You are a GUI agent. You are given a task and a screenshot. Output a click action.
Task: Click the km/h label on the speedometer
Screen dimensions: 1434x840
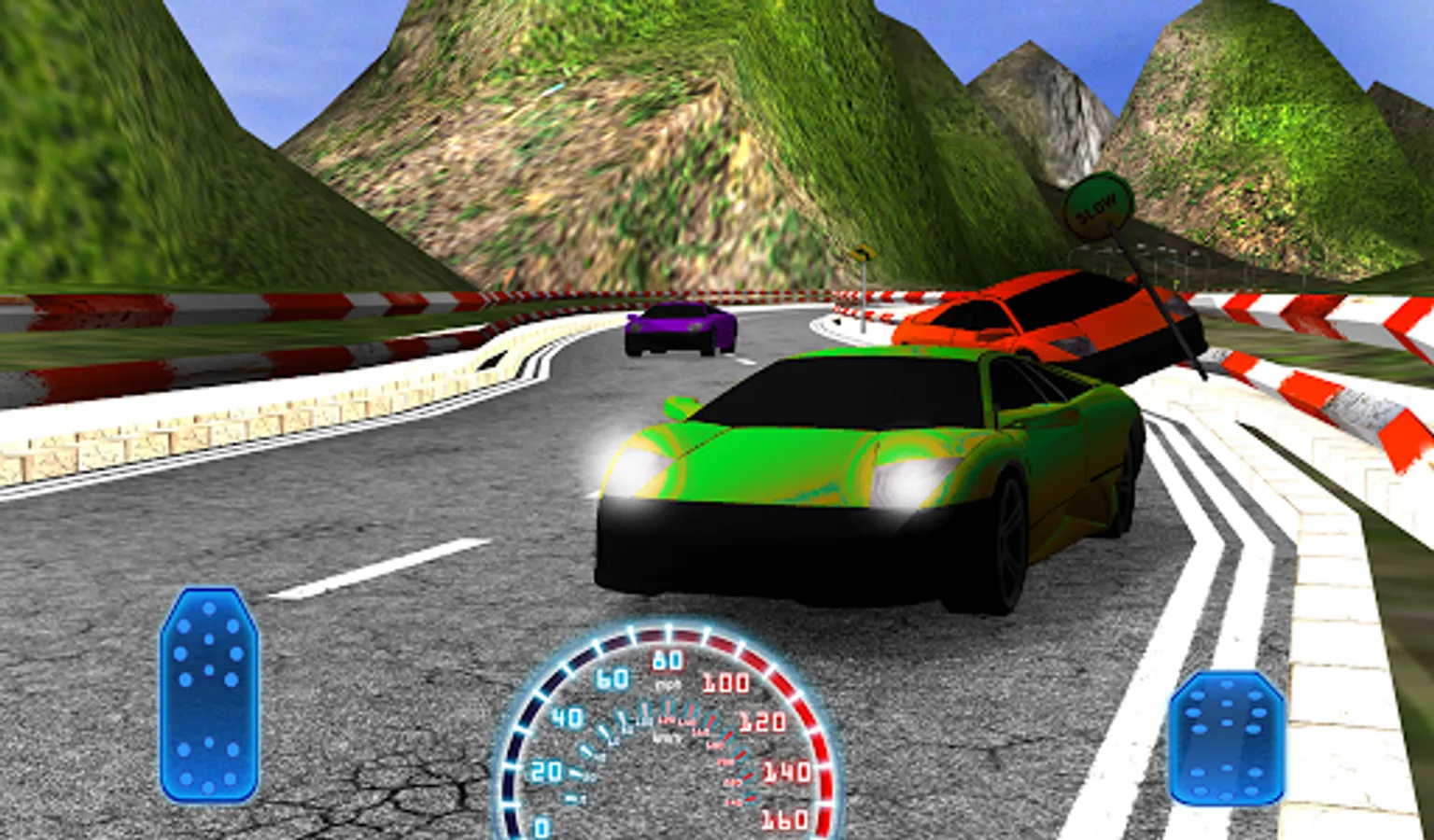[667, 737]
